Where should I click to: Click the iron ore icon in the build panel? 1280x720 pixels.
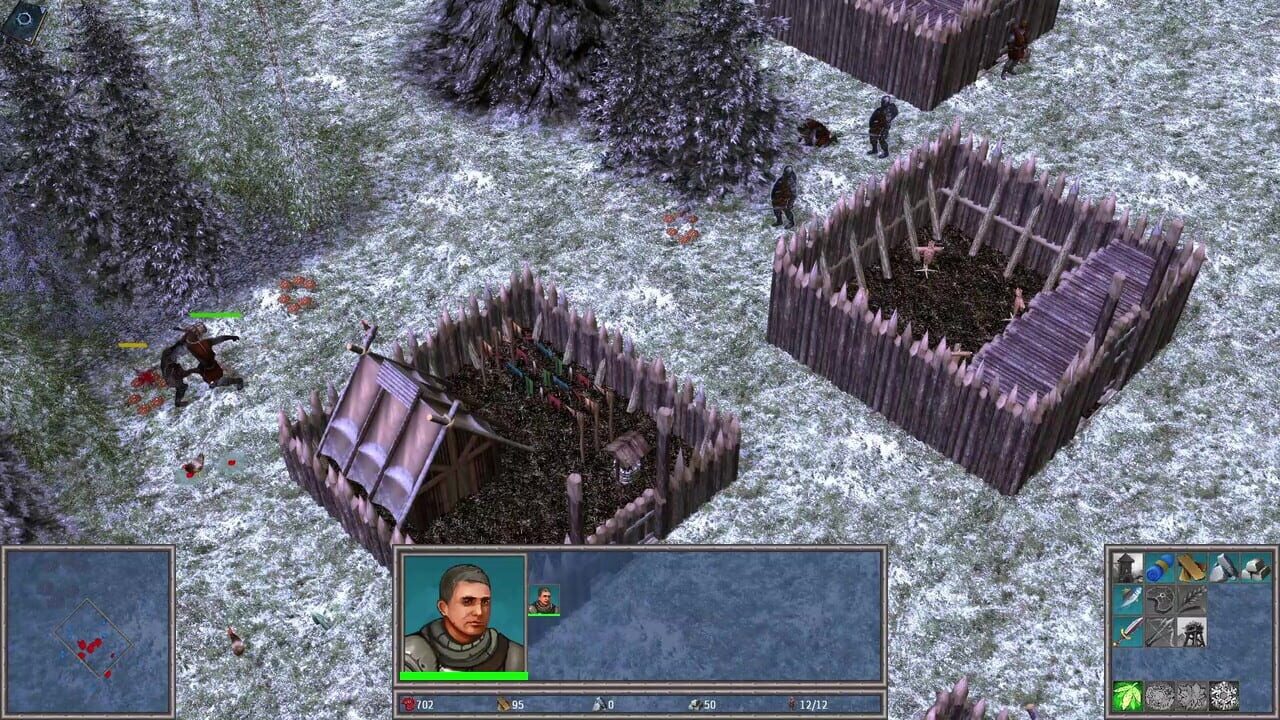tap(1256, 568)
